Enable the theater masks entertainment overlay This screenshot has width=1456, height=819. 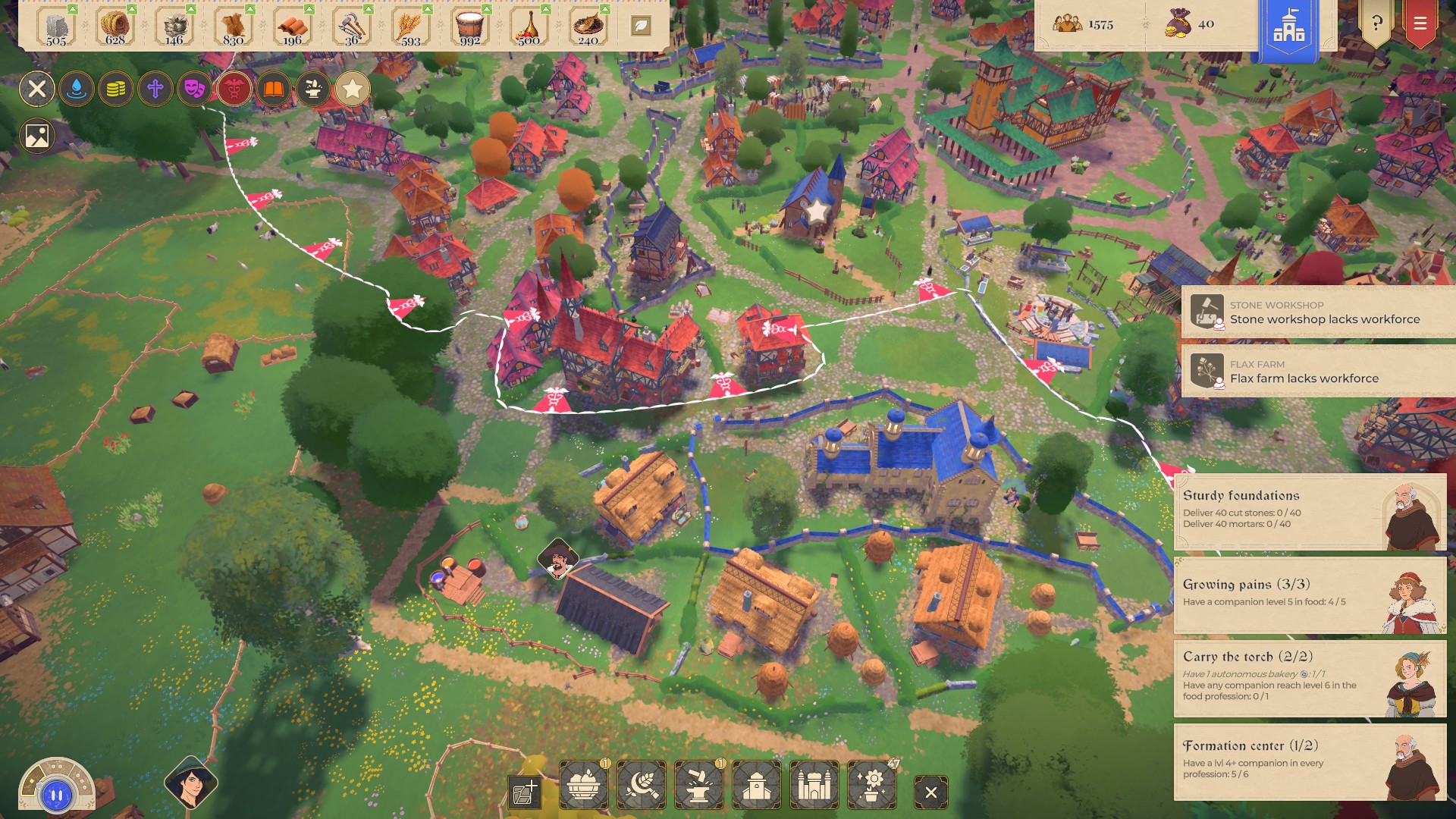pos(194,89)
